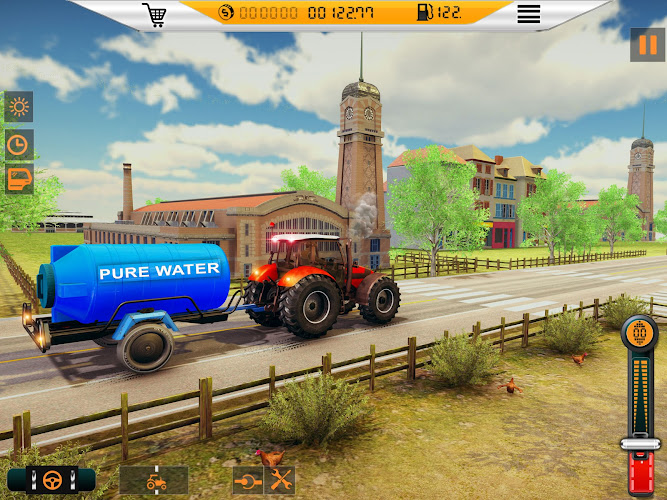Open the wrench and screwdriver repair tools
Image resolution: width=667 pixels, height=500 pixels.
(280, 480)
